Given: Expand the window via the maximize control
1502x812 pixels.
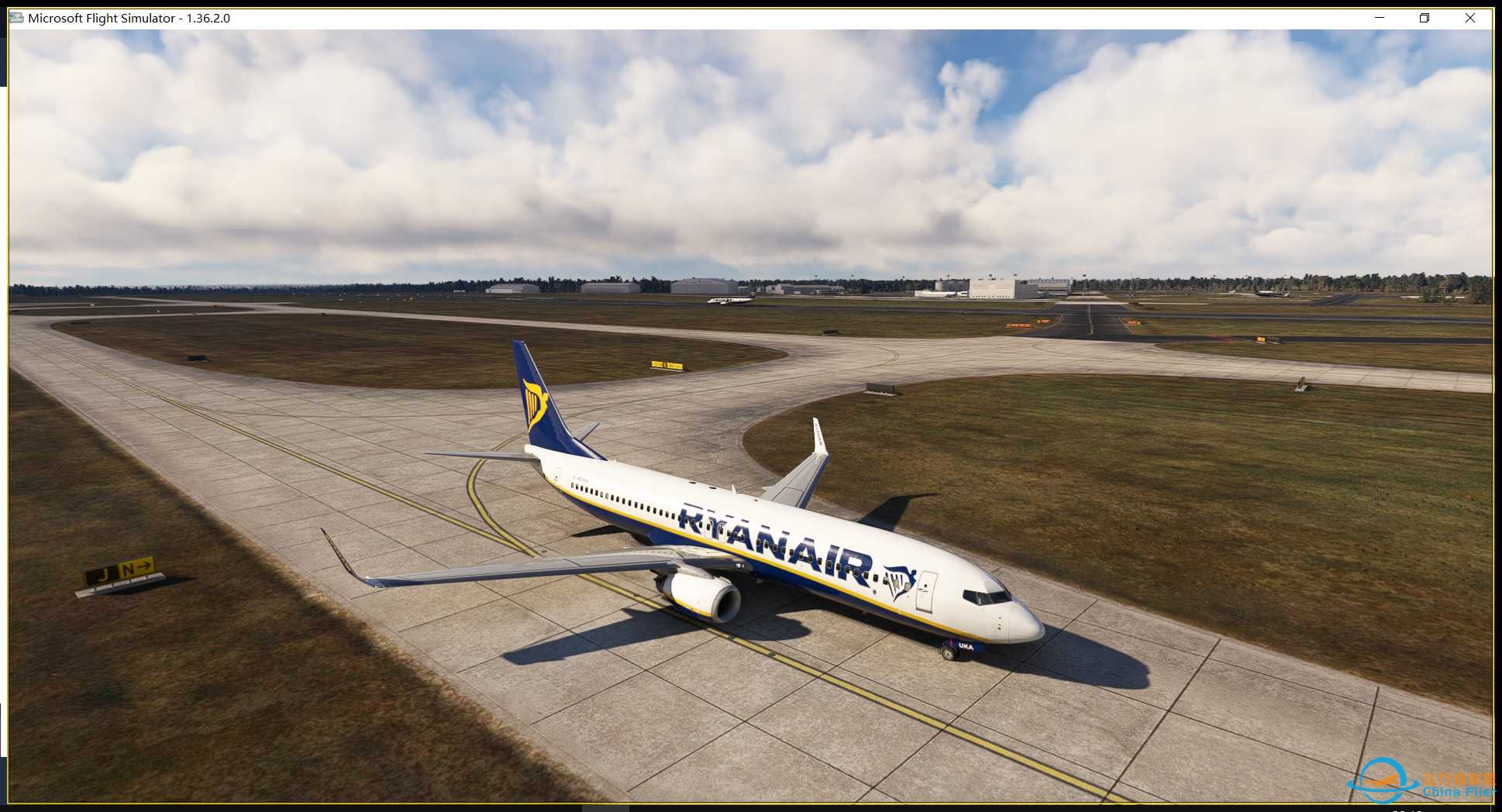Looking at the screenshot, I should 1424,17.
